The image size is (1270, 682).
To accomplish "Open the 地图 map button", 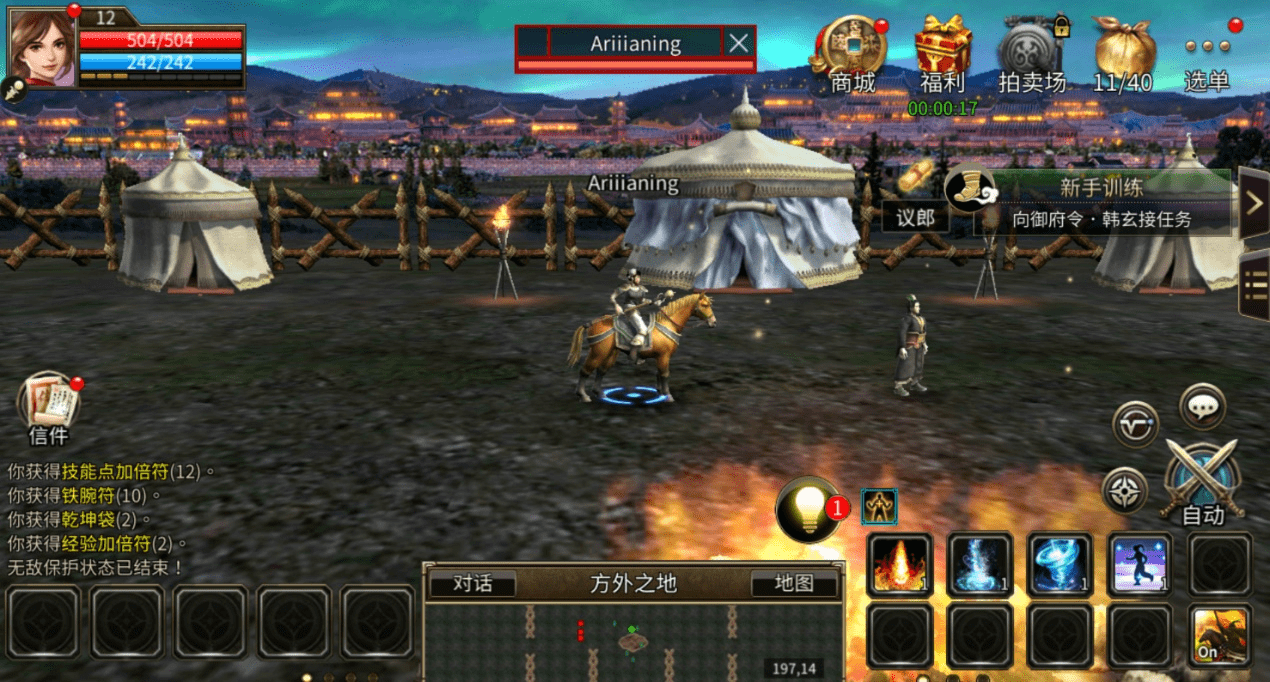I will (x=794, y=584).
